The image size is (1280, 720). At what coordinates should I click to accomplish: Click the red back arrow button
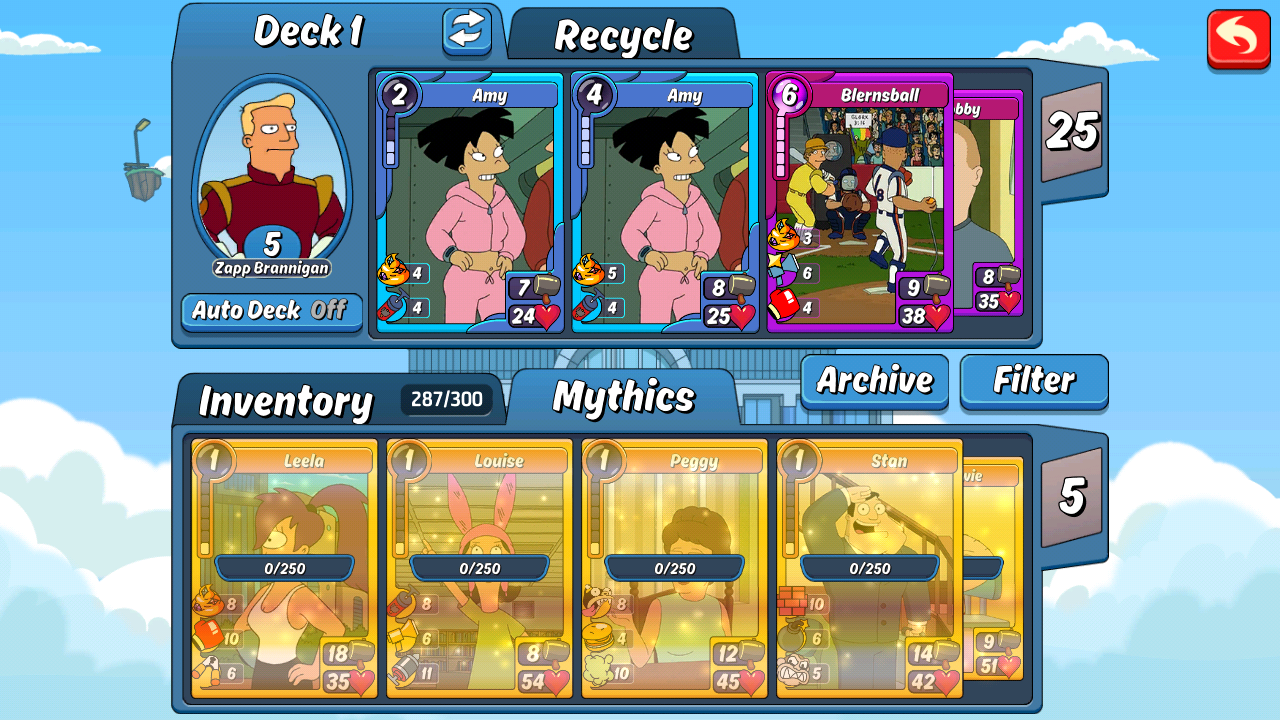[1238, 39]
